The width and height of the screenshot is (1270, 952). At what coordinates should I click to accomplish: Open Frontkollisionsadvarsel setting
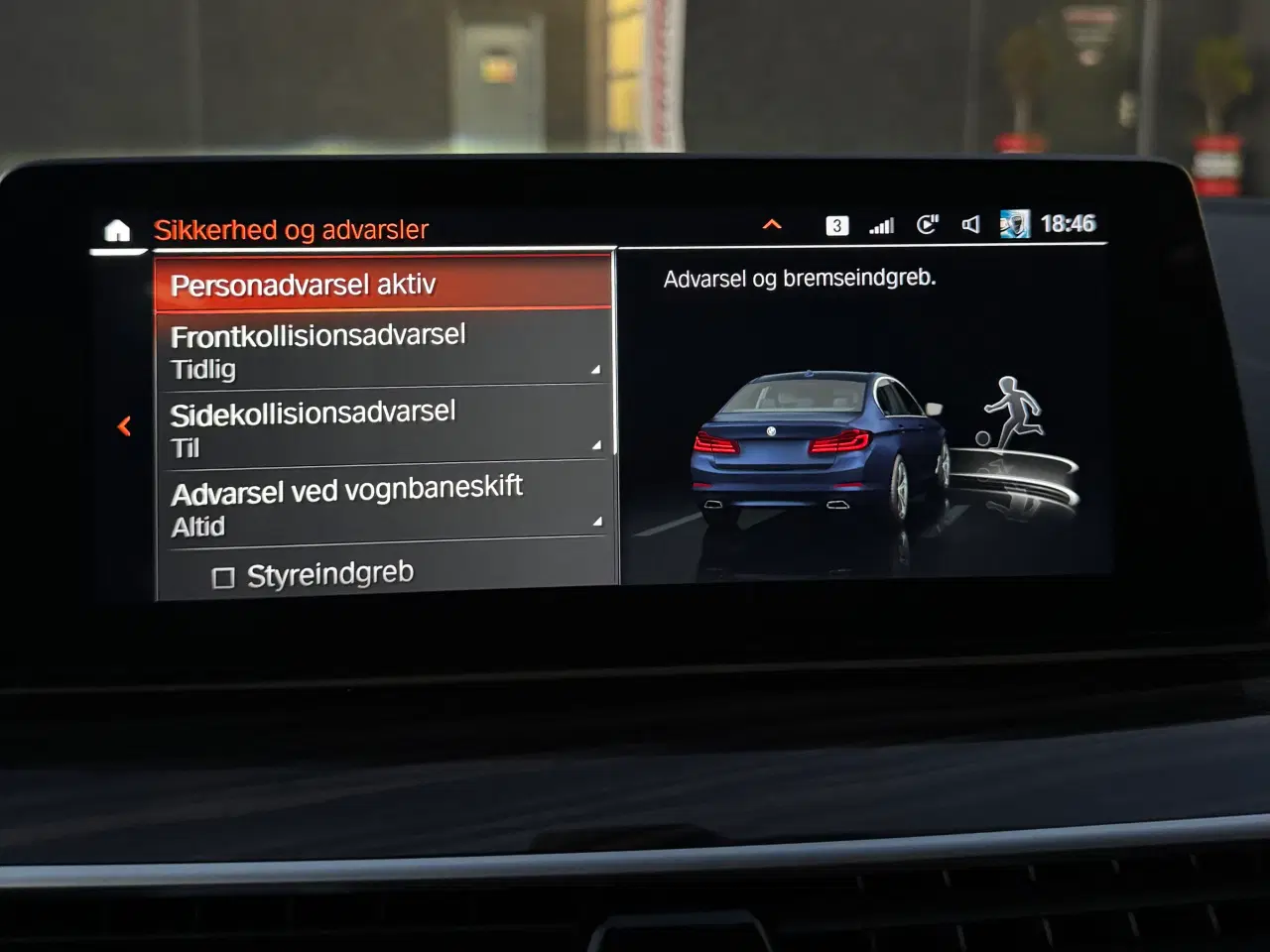pyautogui.click(x=383, y=350)
